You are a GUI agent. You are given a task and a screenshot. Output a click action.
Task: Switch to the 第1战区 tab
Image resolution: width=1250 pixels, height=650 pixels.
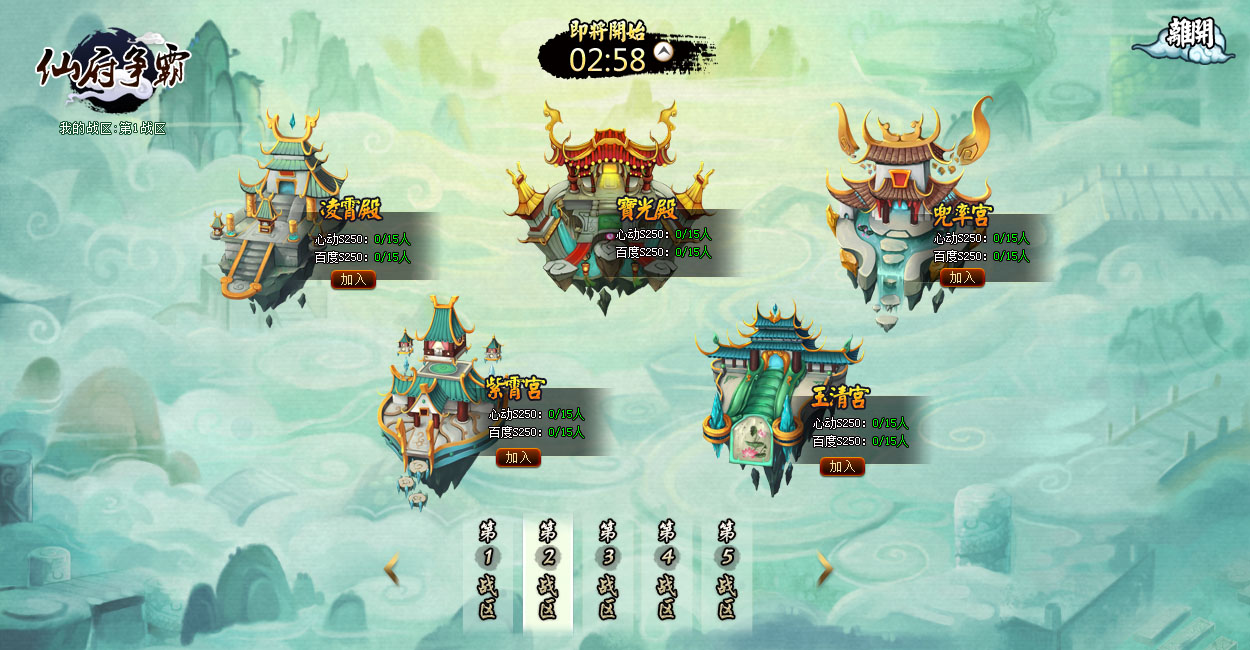tap(488, 571)
